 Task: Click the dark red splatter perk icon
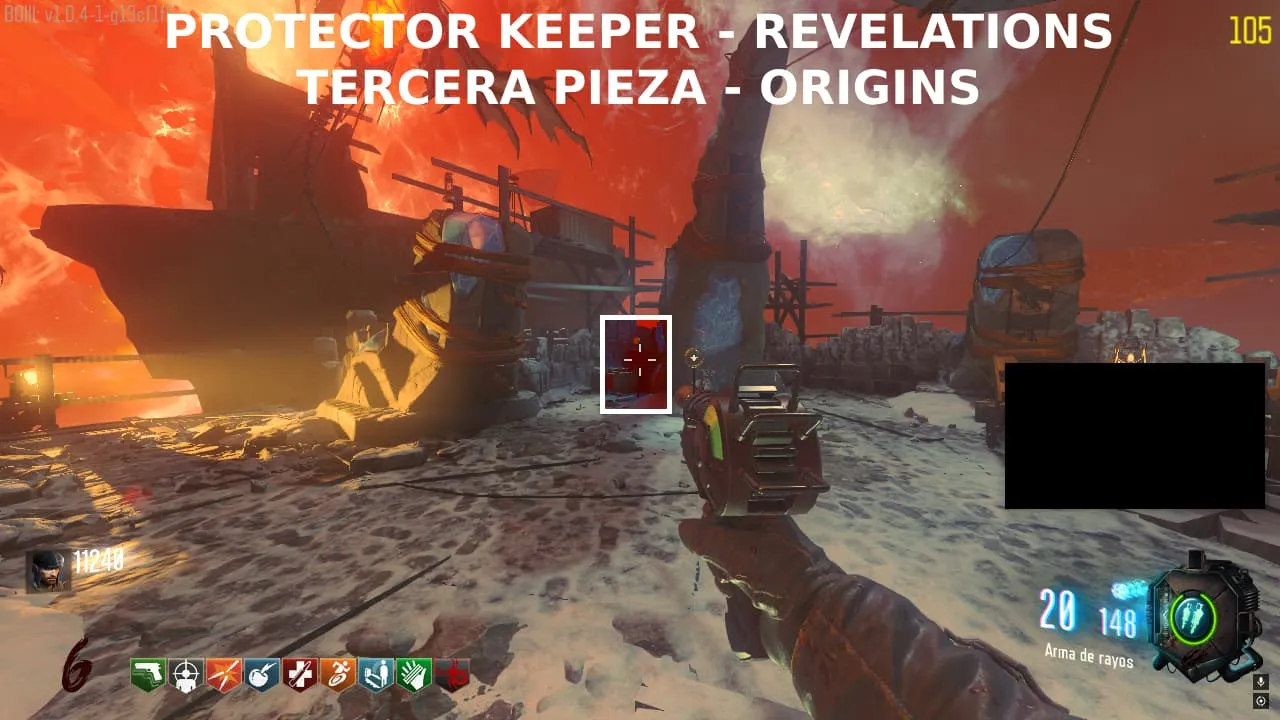click(452, 676)
